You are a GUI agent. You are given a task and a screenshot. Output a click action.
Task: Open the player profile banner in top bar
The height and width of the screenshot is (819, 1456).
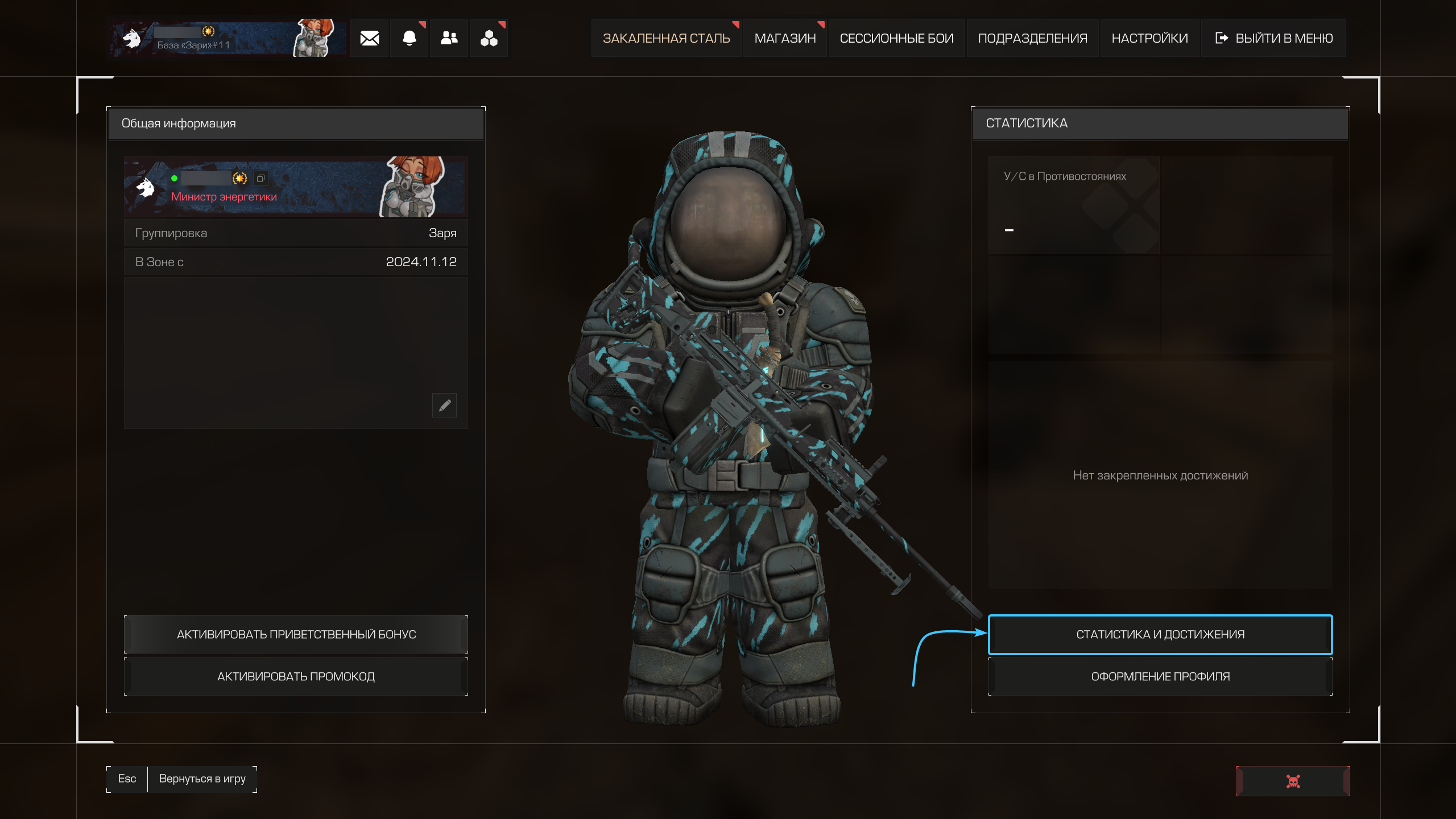[227, 38]
